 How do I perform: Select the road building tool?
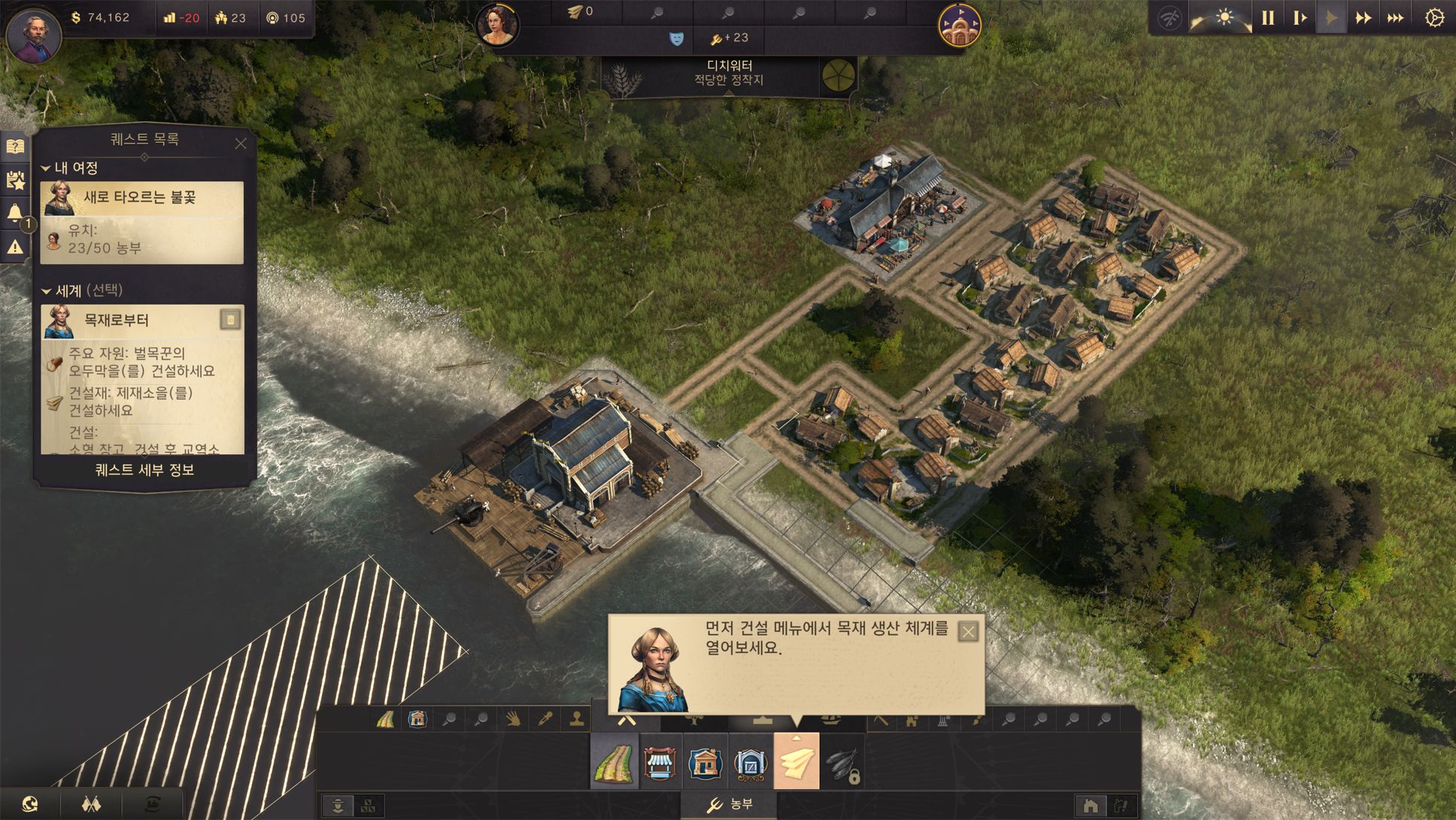click(614, 763)
